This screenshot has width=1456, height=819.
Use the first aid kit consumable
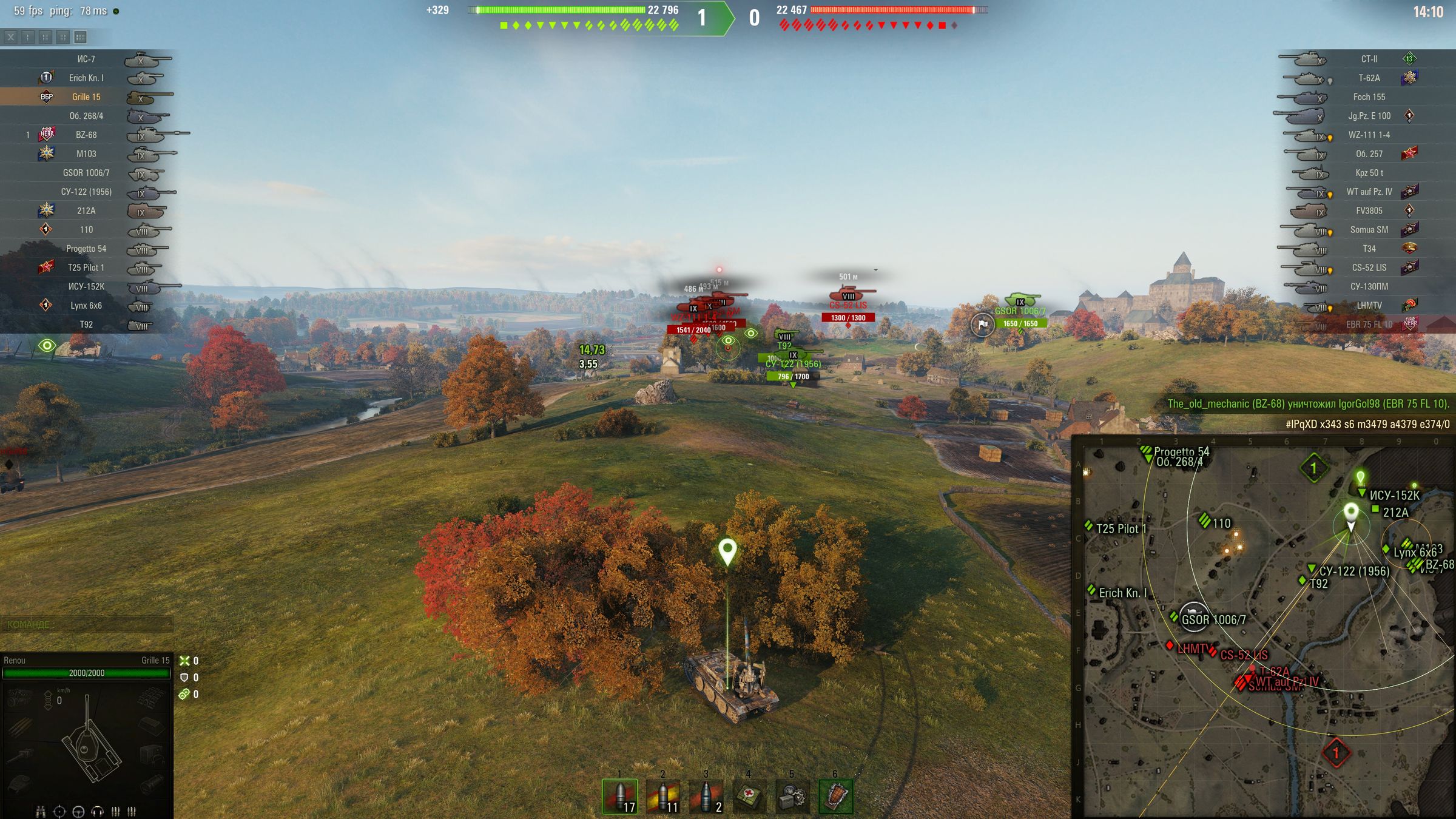[x=749, y=796]
